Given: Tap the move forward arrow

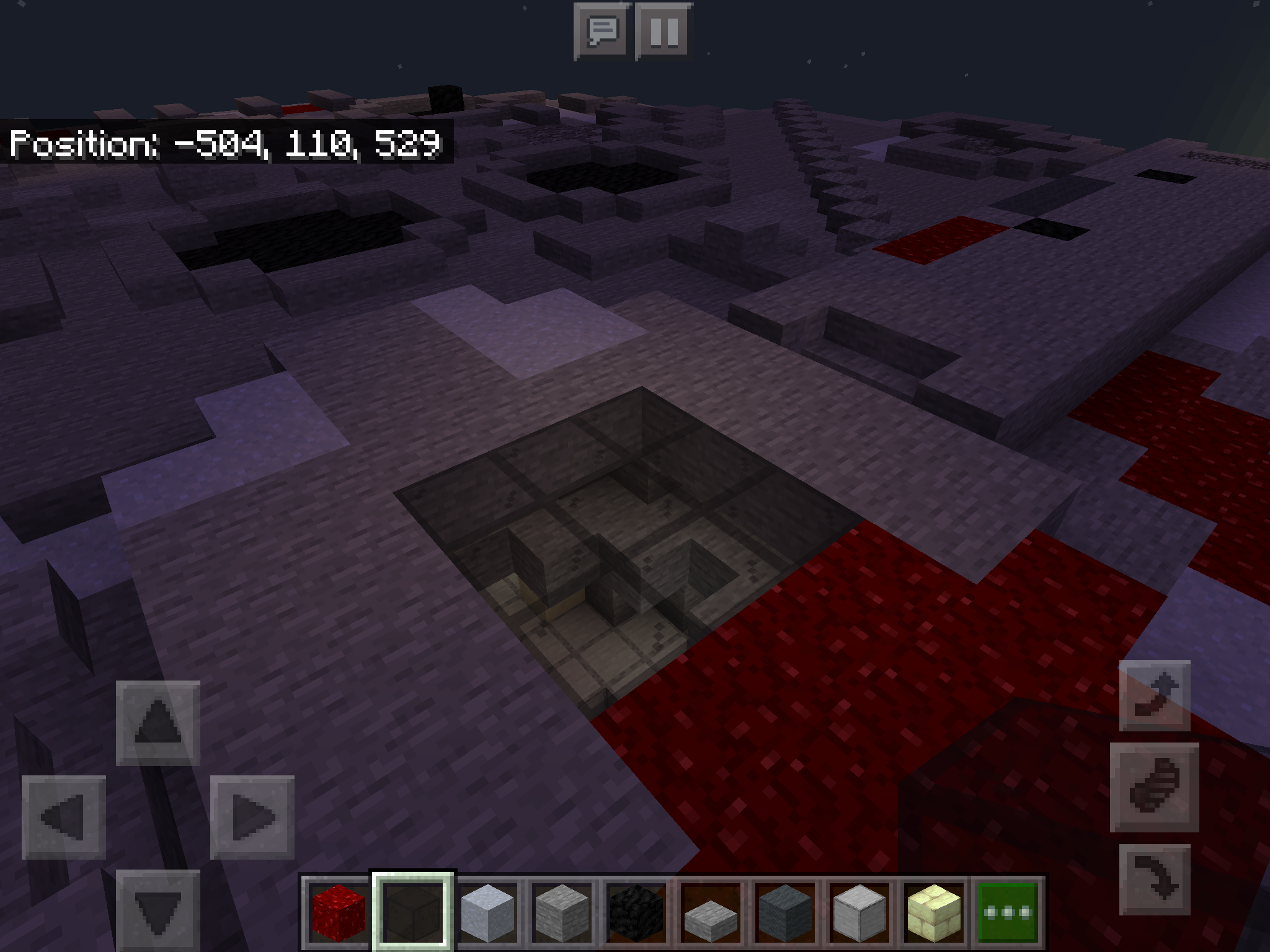Looking at the screenshot, I should coord(158,723).
